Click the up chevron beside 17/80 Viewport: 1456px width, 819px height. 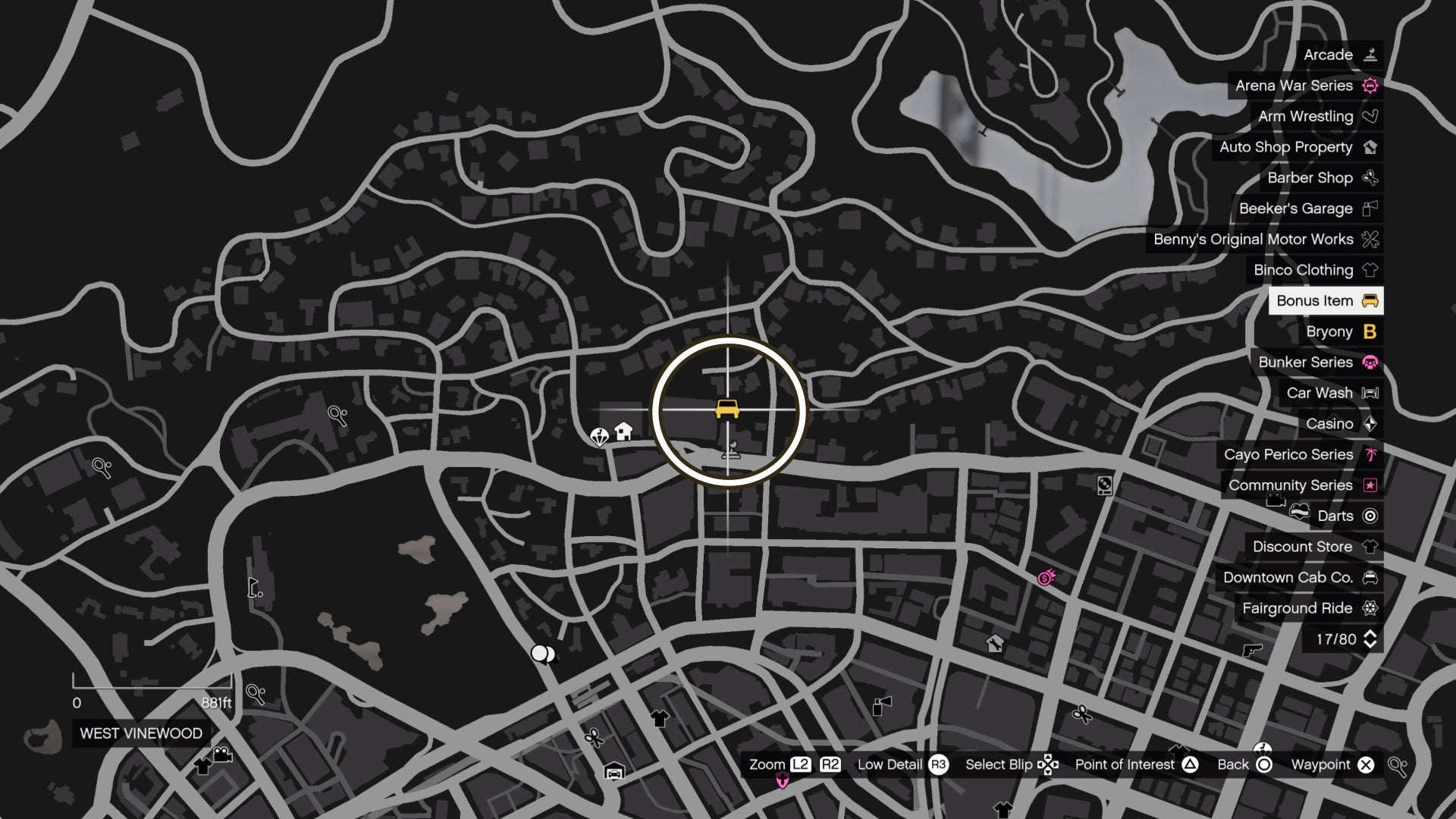coord(1370,634)
